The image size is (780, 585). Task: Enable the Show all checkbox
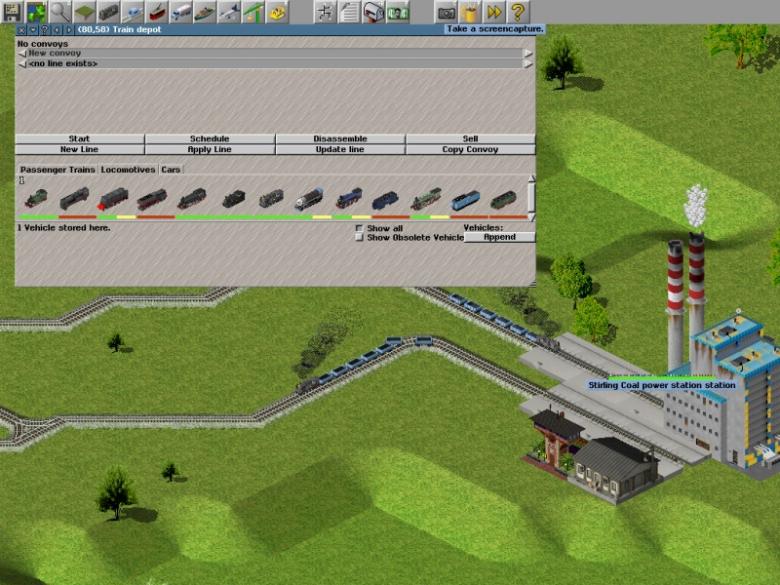coord(360,228)
